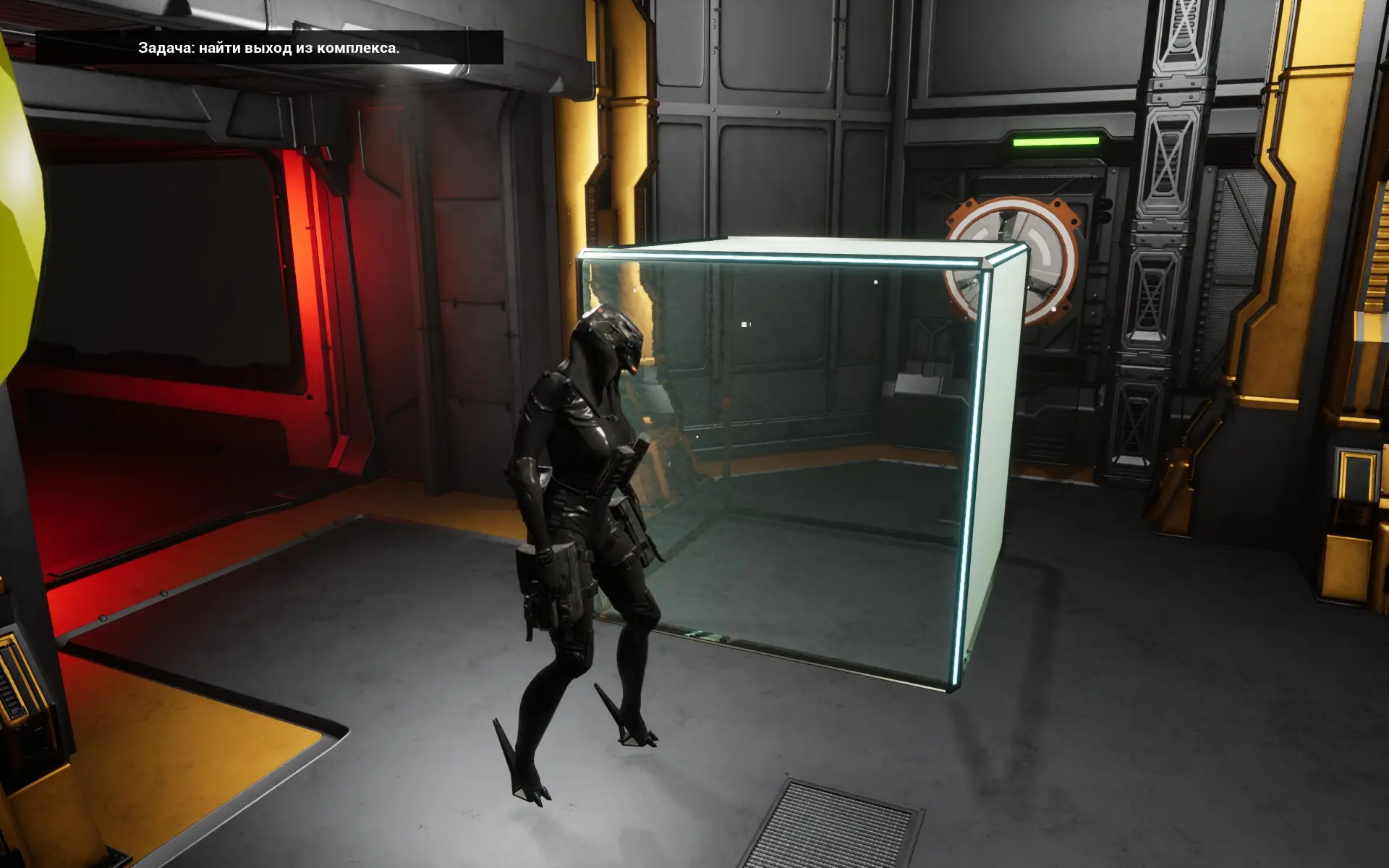Click the objective tracker about finding the exit

click(268, 48)
